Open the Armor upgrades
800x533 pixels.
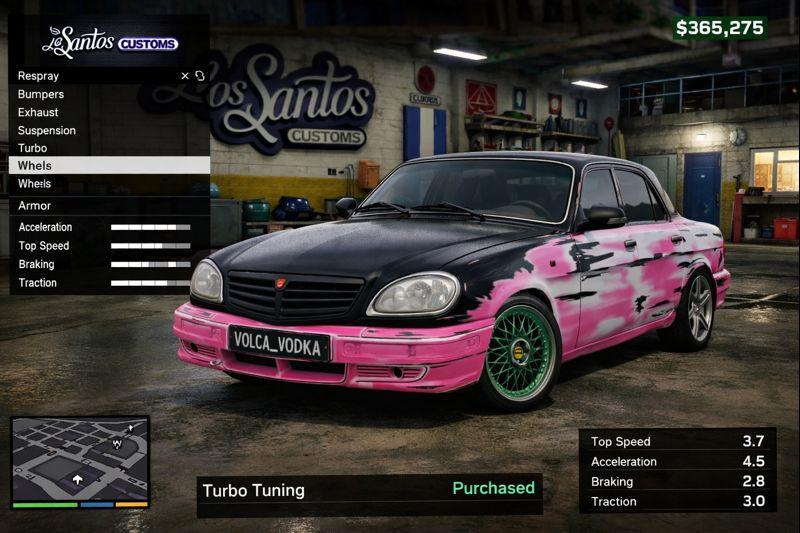[x=35, y=206]
